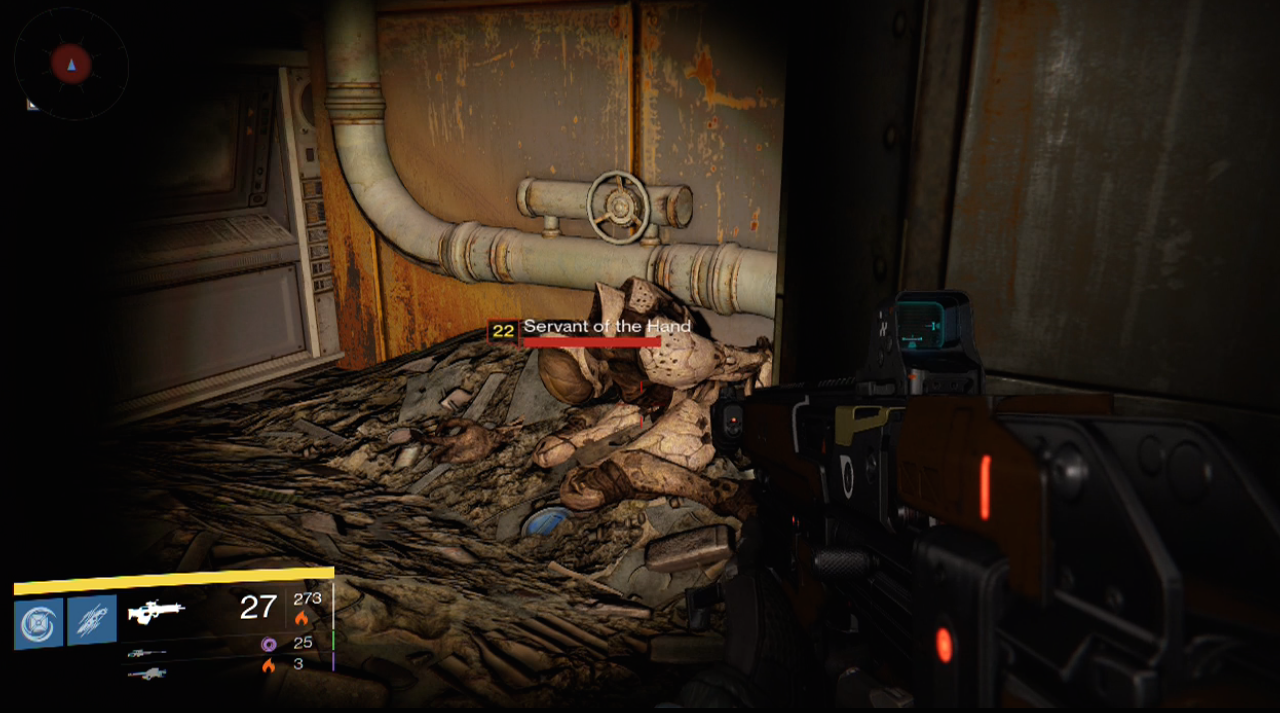Activate the melee ability icon

tap(92, 620)
